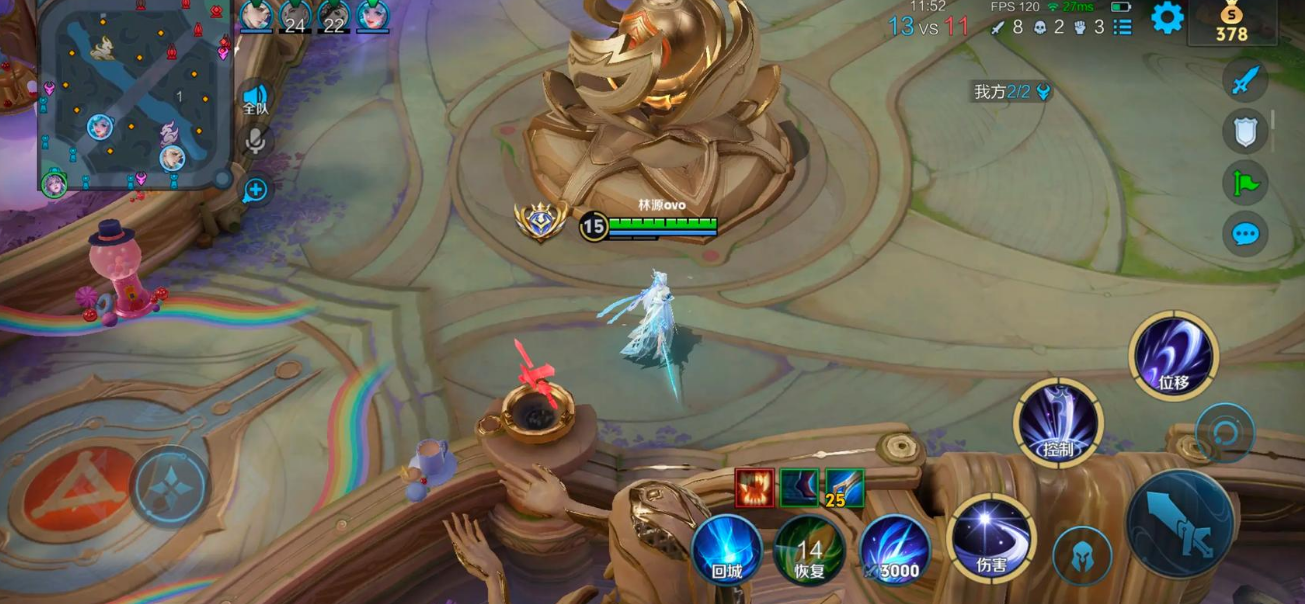This screenshot has width=1305, height=604.
Task: Toggle the 全队 team voice speaker
Action: pos(255,100)
